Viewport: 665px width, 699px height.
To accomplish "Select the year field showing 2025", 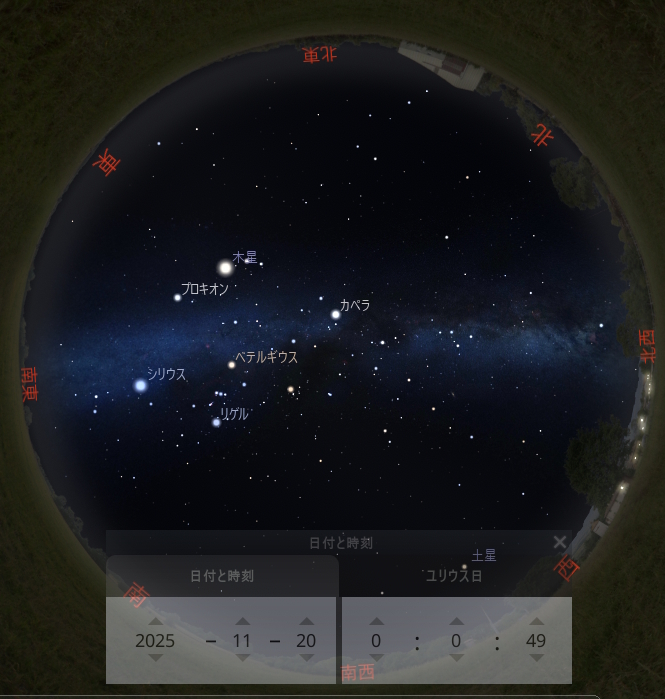I will (x=155, y=641).
